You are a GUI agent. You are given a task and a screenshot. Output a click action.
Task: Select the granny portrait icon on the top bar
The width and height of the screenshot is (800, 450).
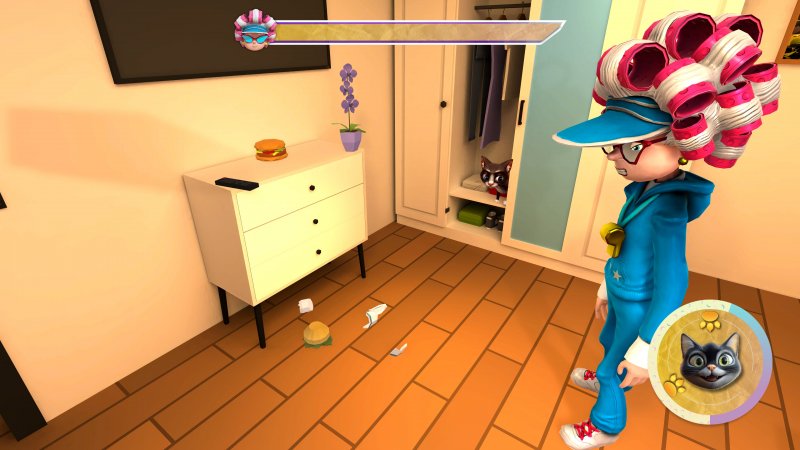coord(254,30)
